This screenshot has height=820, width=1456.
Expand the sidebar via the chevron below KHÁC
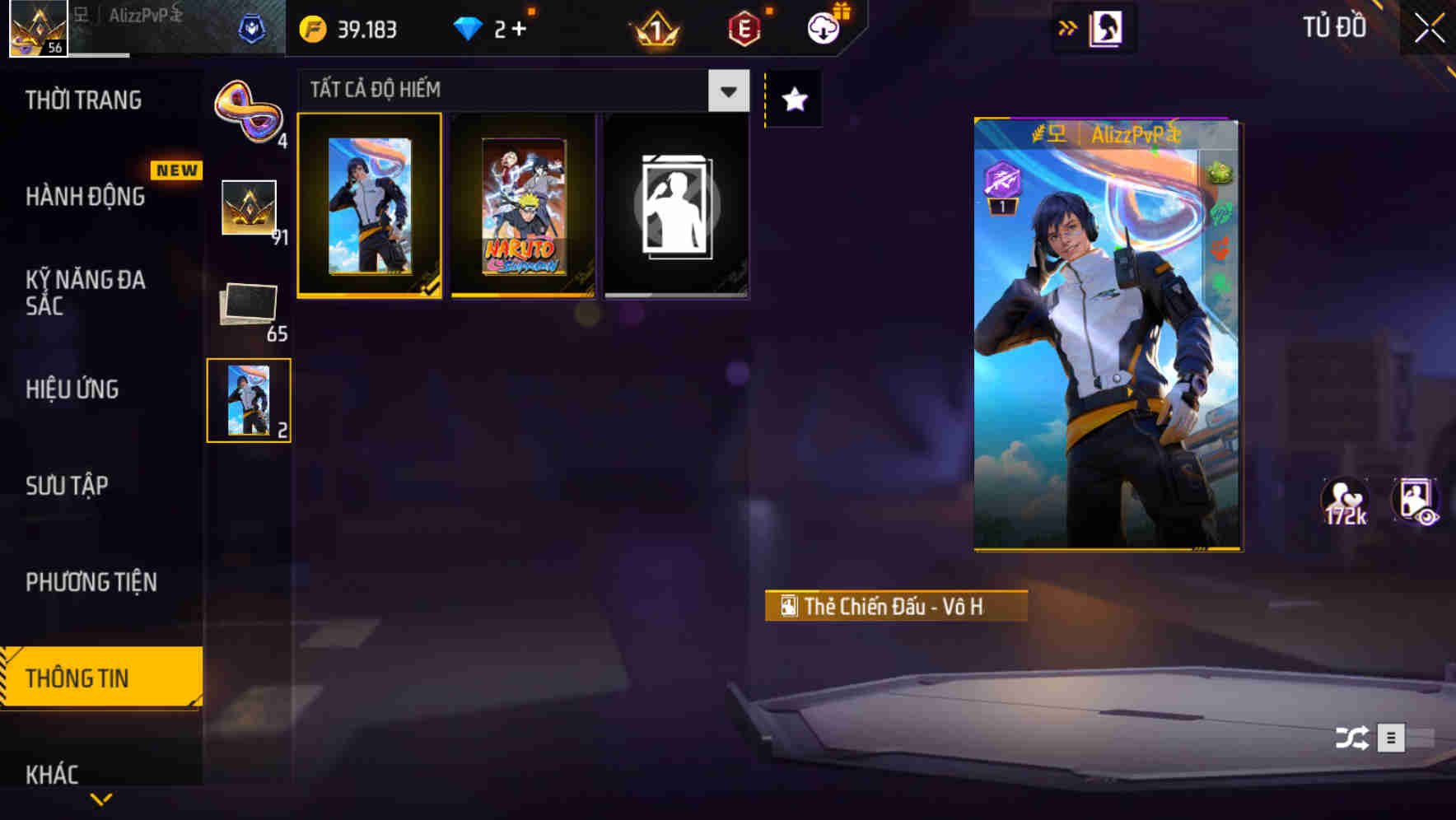100,799
